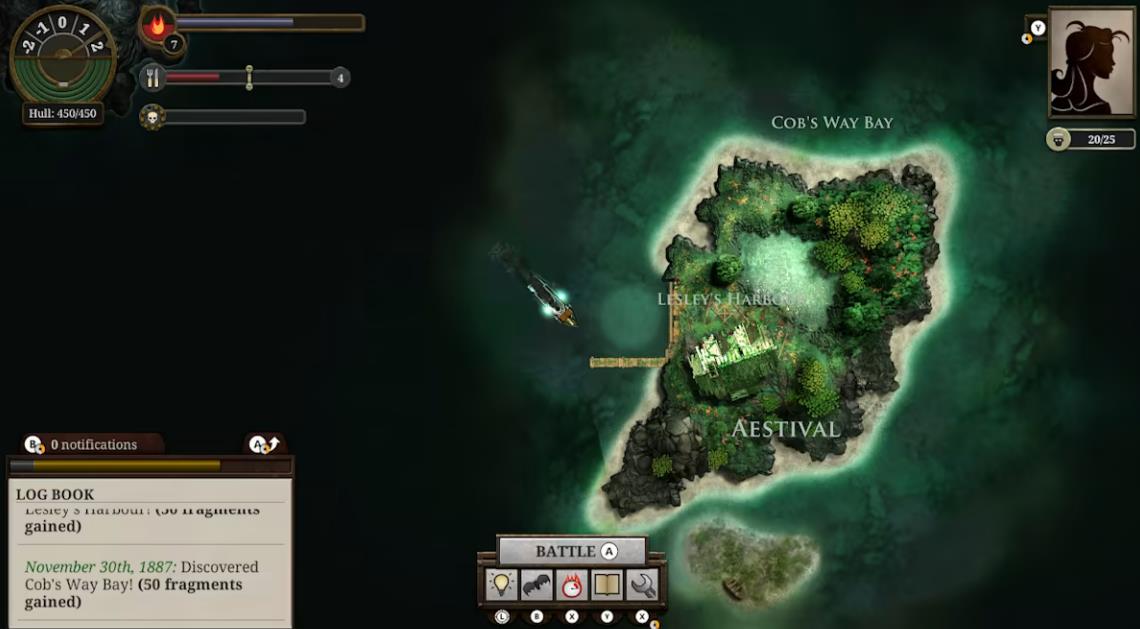Toggle the ship's lightbulb lamp
This screenshot has height=629, width=1140.
point(501,585)
